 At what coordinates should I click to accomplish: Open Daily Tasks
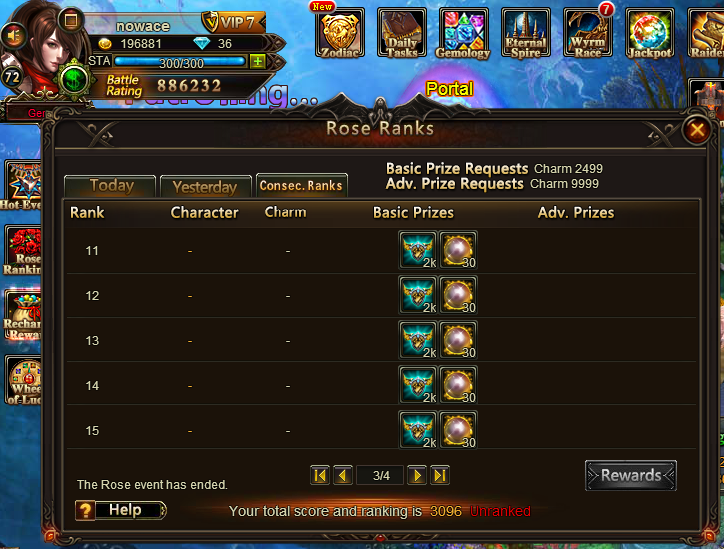tap(402, 33)
